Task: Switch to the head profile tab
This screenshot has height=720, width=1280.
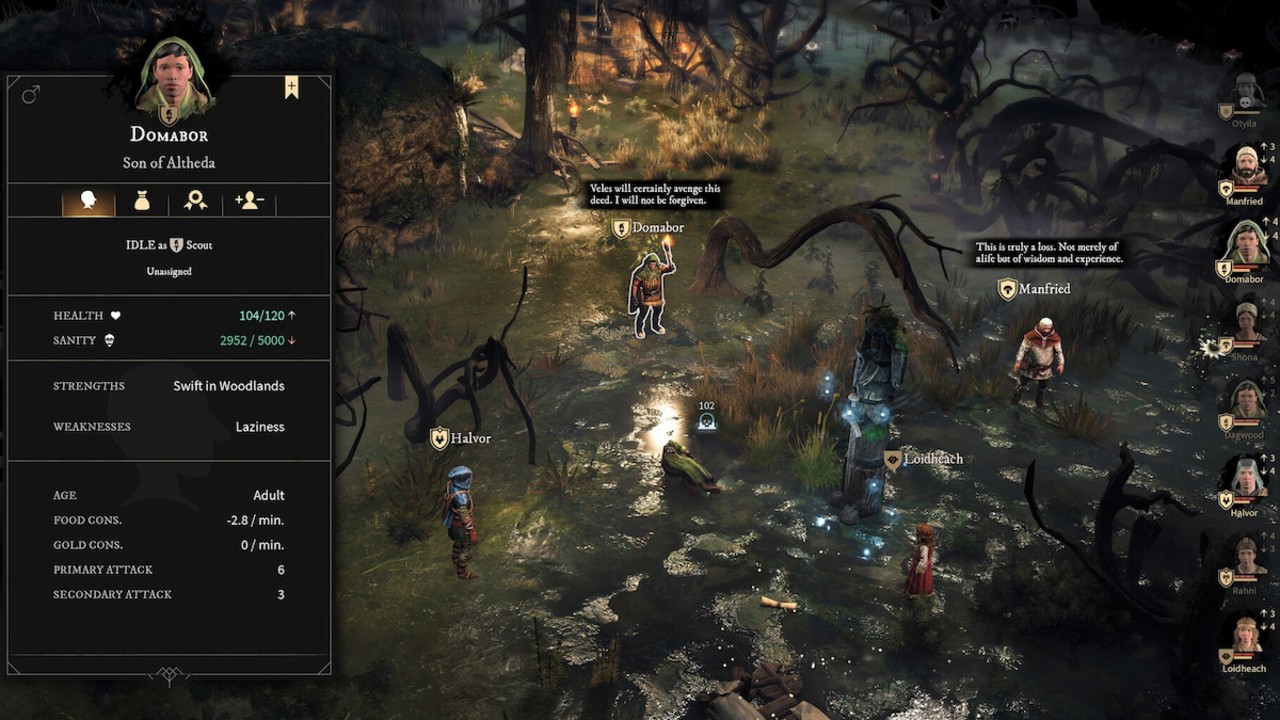Action: point(88,201)
